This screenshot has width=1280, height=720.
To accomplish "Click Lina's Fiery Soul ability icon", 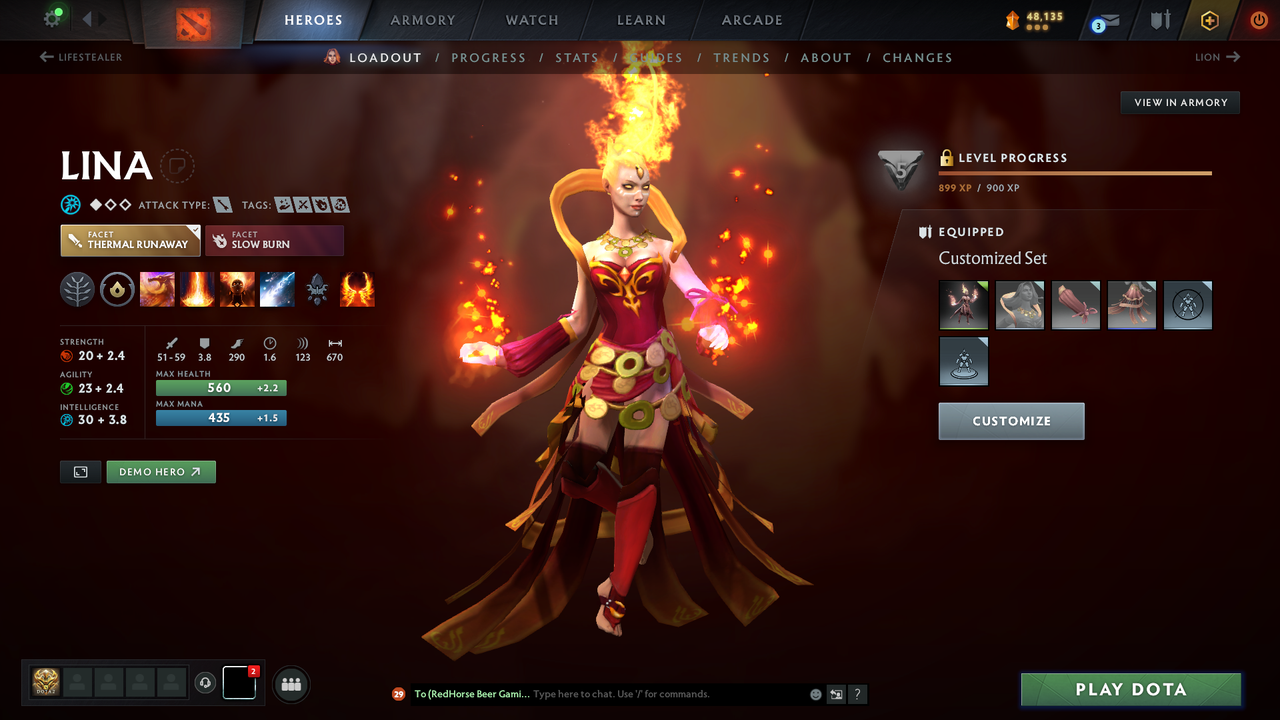I will point(237,289).
